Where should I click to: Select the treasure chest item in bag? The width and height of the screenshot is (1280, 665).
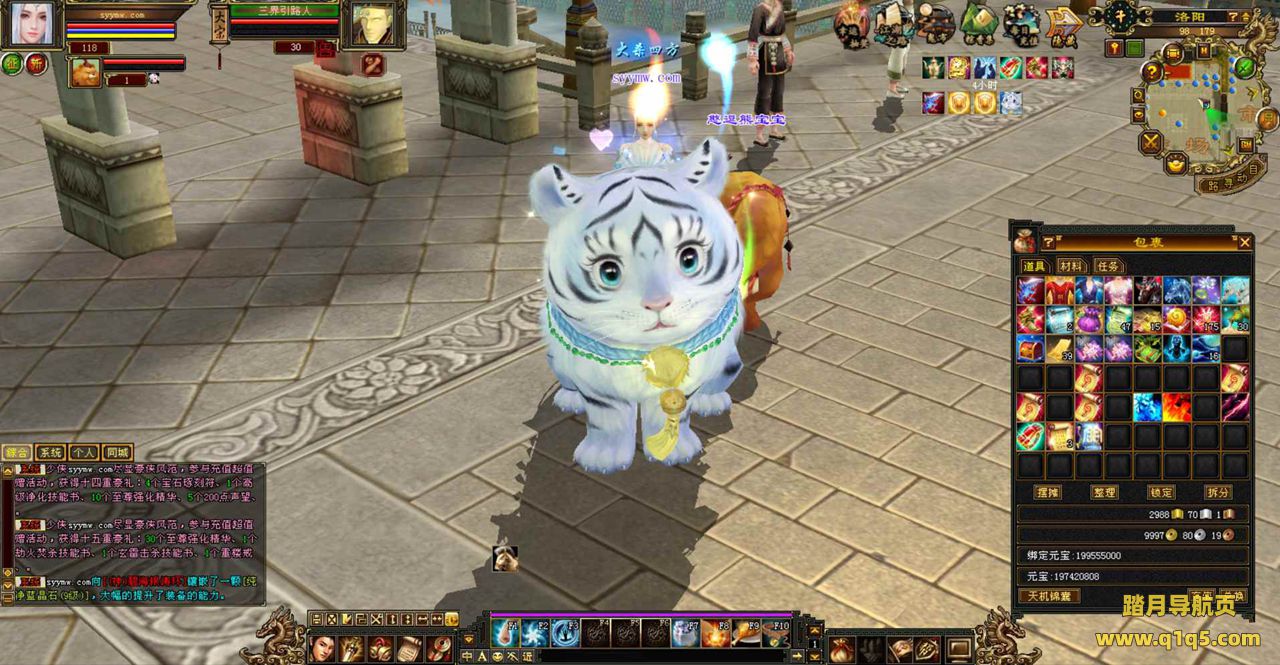pos(1031,348)
